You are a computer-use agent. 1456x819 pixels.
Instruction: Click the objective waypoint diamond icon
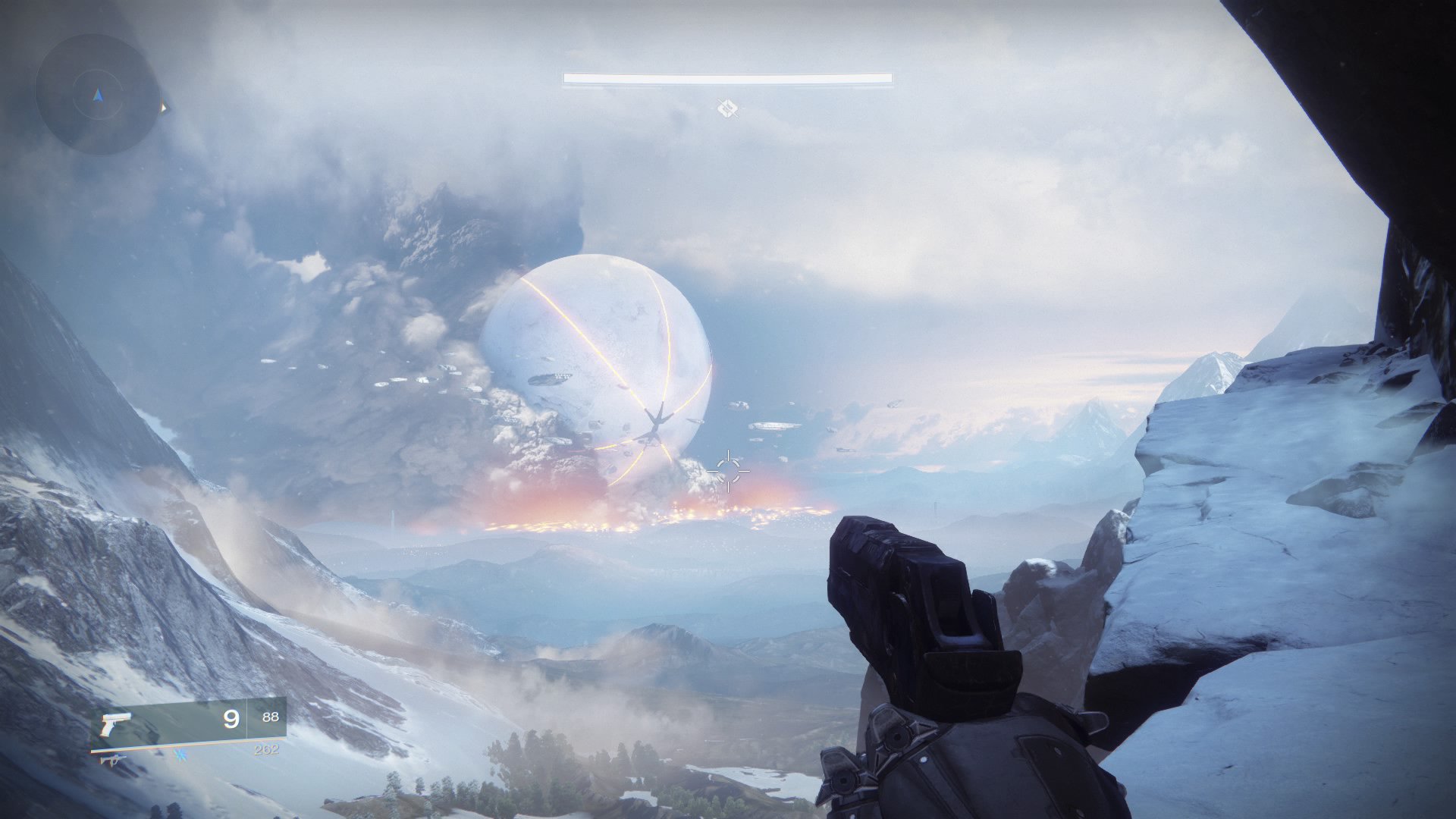coord(728,109)
